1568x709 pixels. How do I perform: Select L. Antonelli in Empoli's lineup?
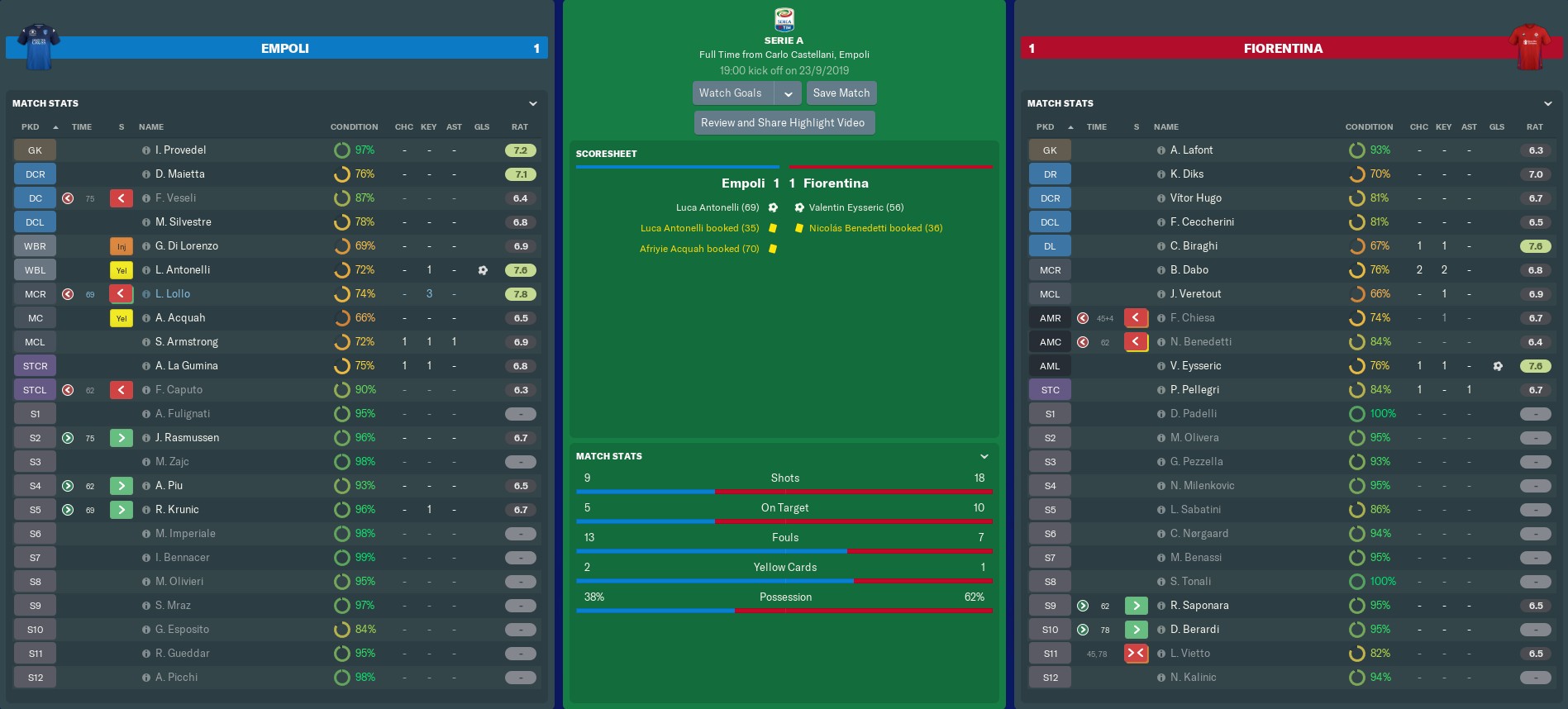pos(183,270)
